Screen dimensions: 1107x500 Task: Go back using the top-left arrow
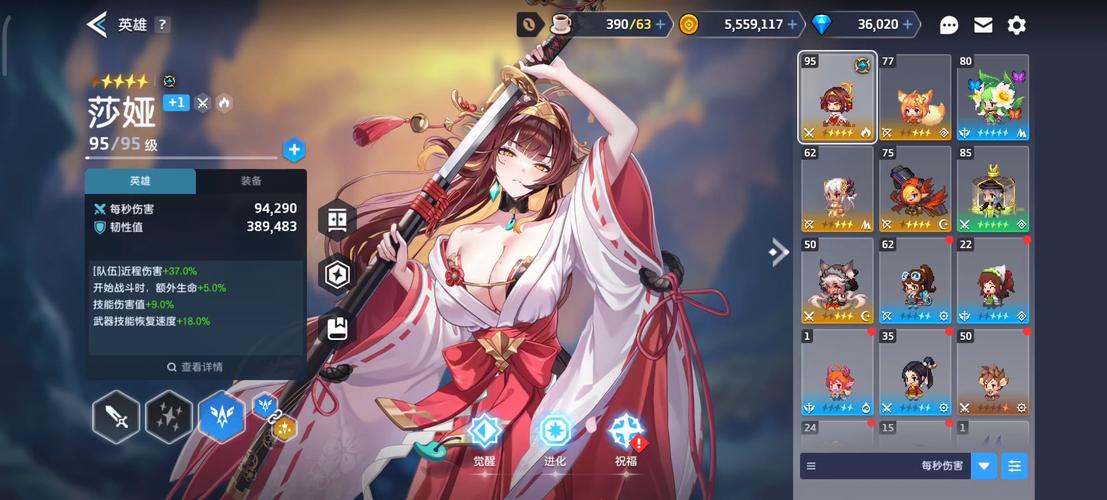point(97,25)
